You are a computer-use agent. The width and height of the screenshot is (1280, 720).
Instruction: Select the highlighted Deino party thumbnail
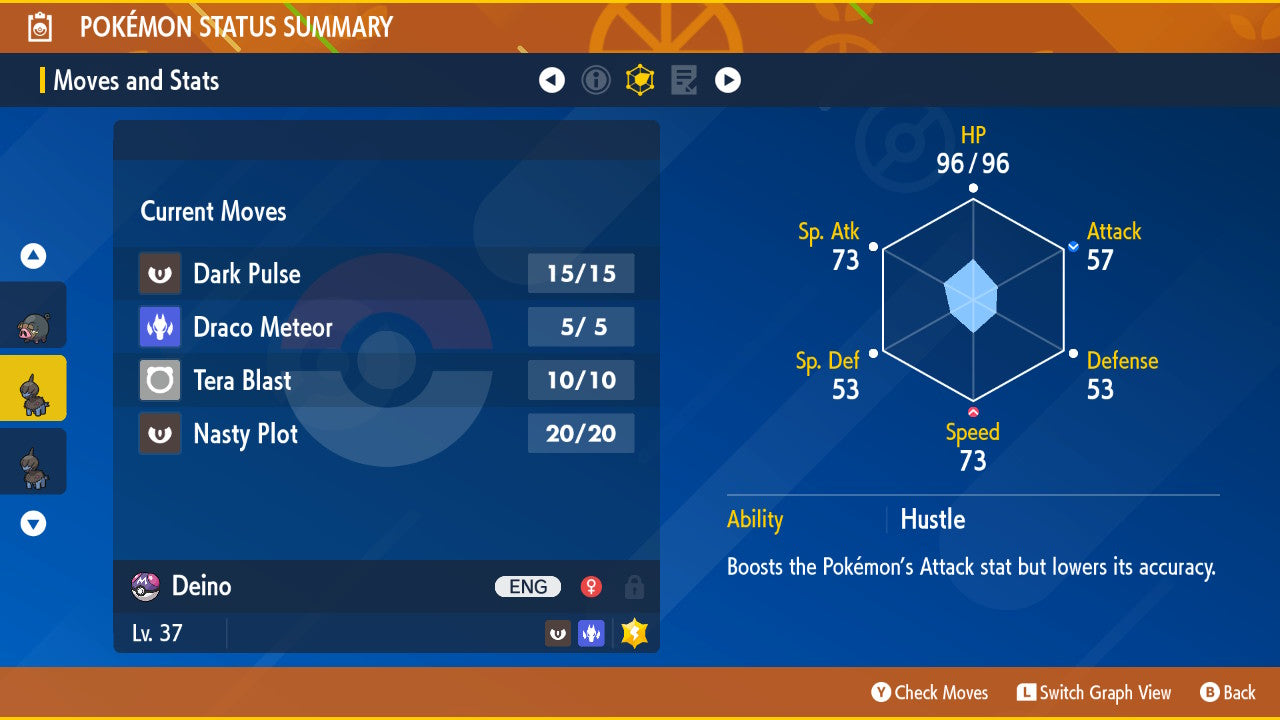(34, 388)
